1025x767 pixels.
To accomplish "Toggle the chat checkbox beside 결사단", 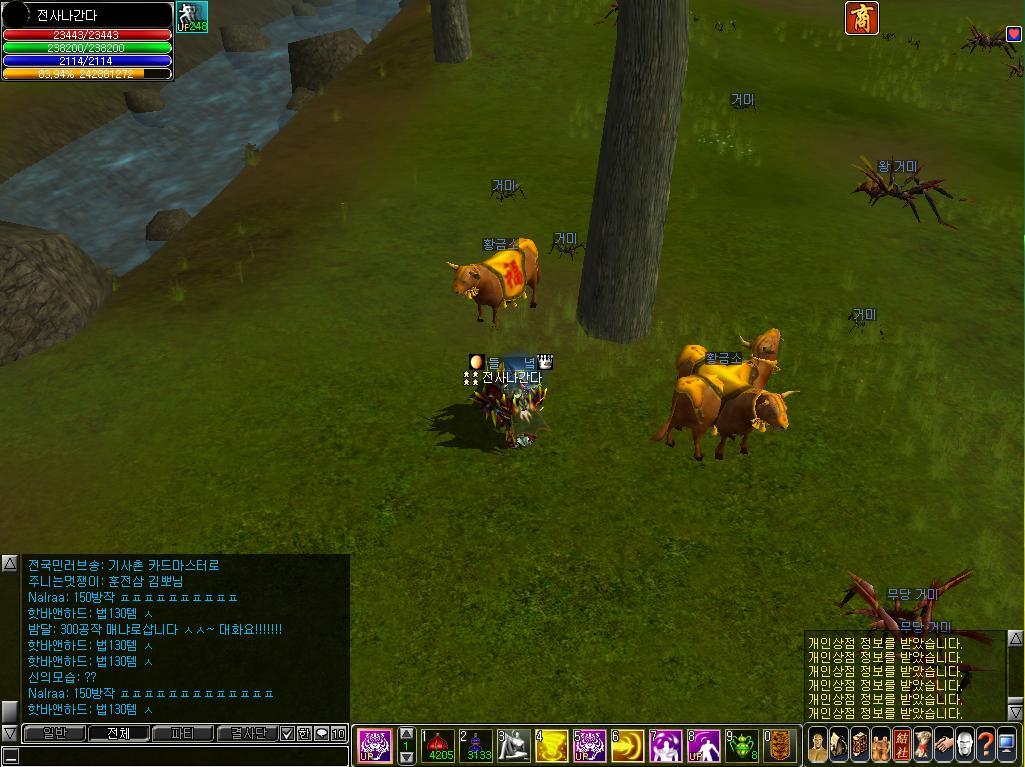I will 287,733.
